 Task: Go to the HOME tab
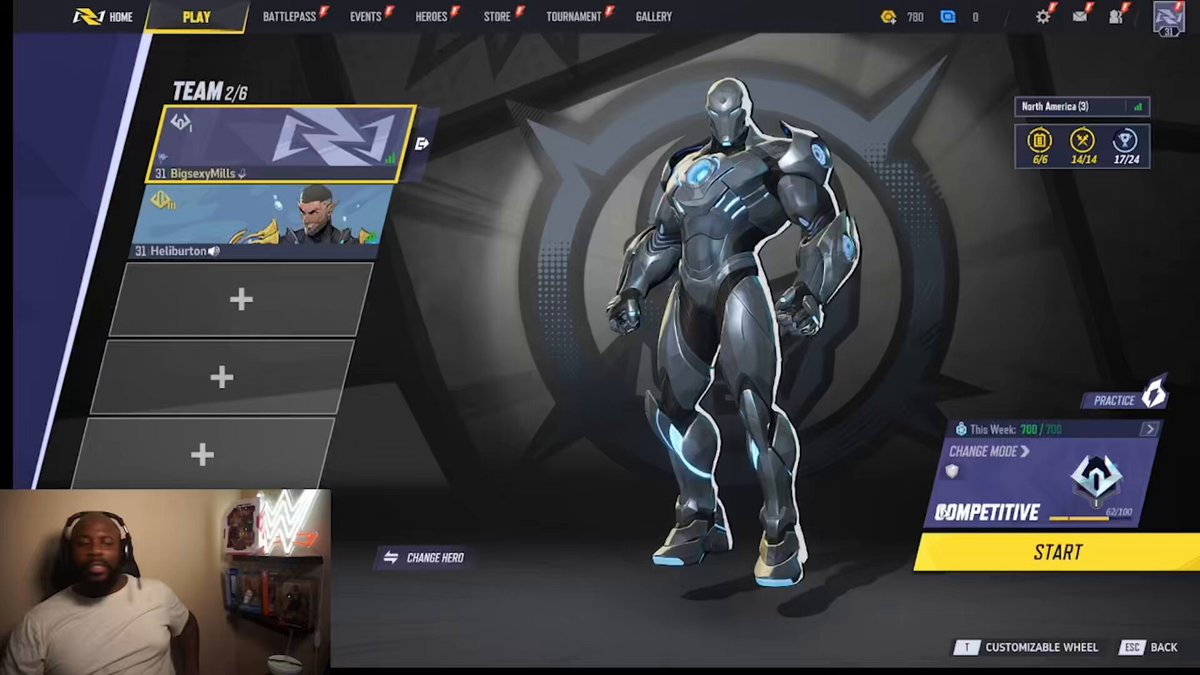105,17
